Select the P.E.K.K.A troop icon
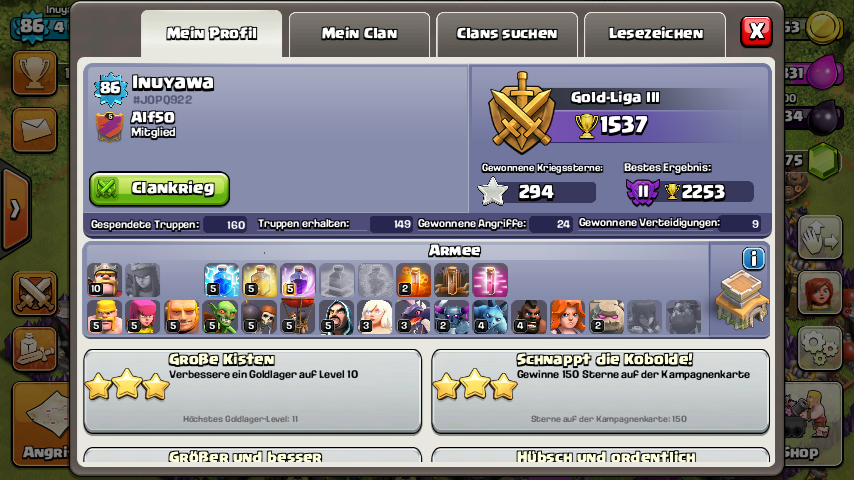 (452, 317)
